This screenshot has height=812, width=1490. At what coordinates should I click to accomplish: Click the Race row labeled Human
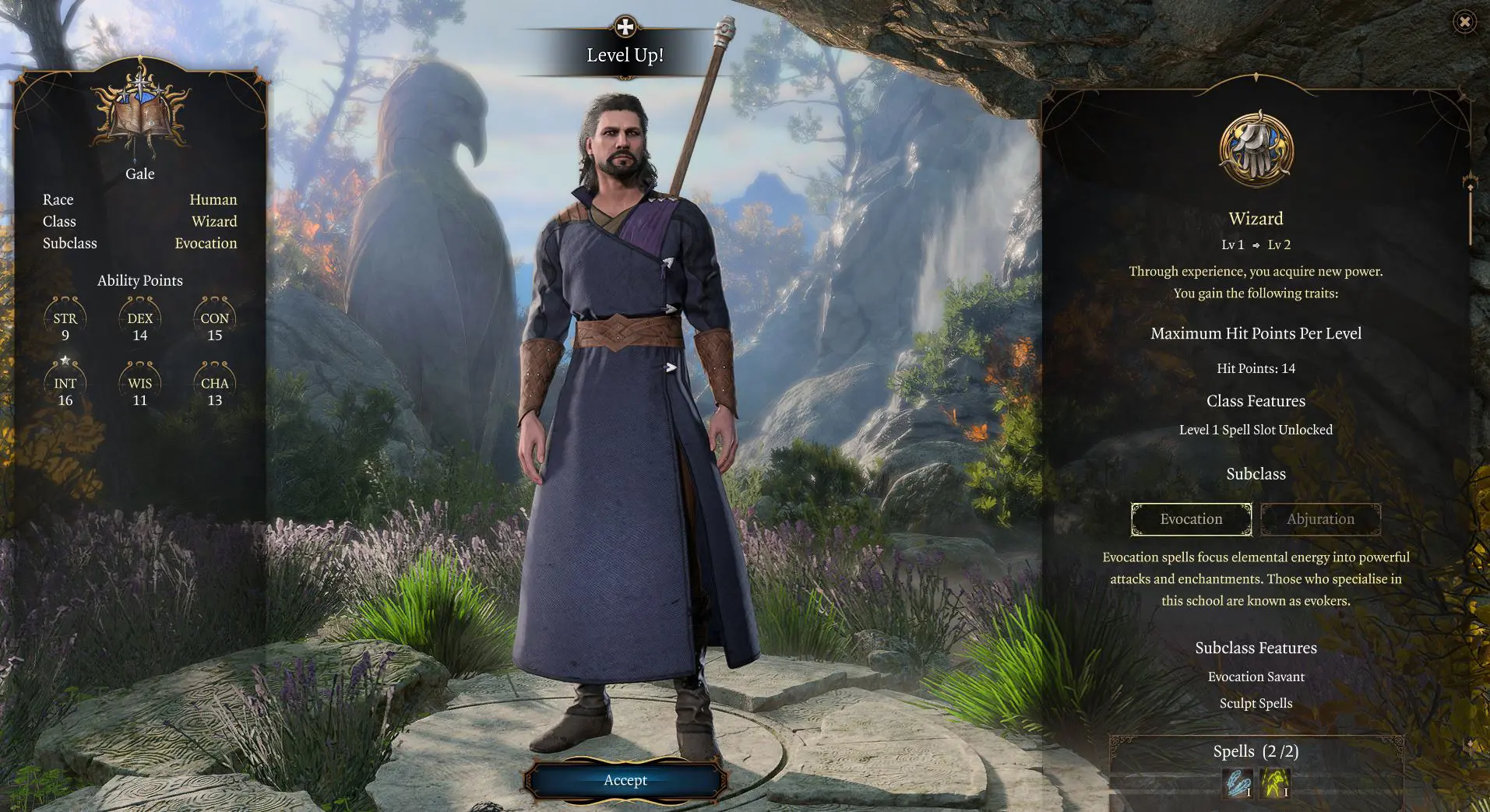(x=213, y=199)
